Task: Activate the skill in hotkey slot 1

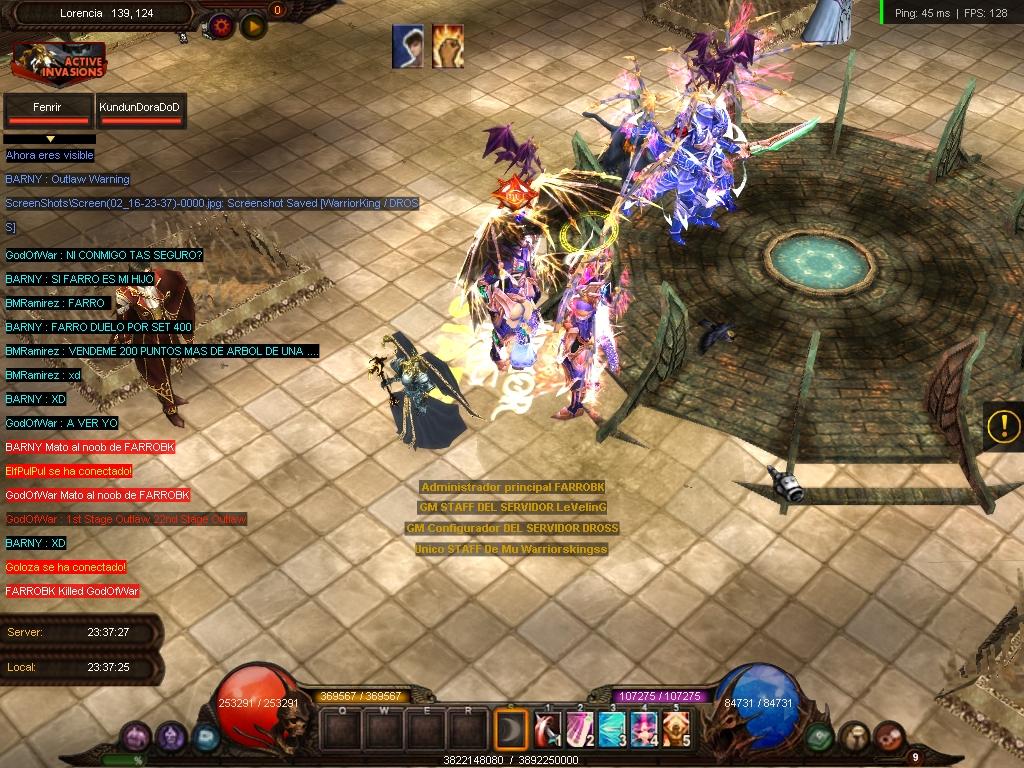Action: [548, 729]
